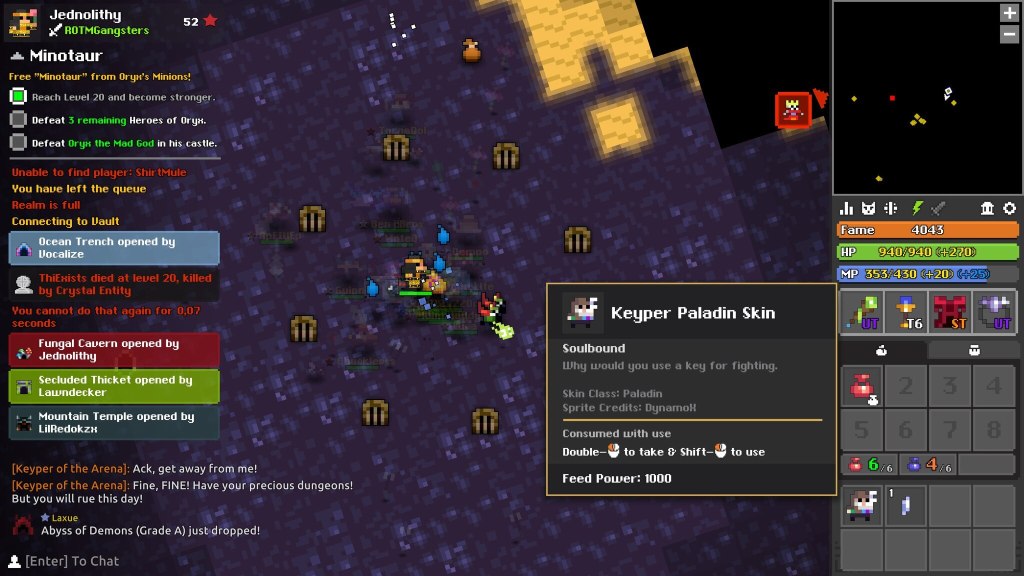The height and width of the screenshot is (576, 1024).
Task: Select the equipped red ST armor slot
Action: 952,311
